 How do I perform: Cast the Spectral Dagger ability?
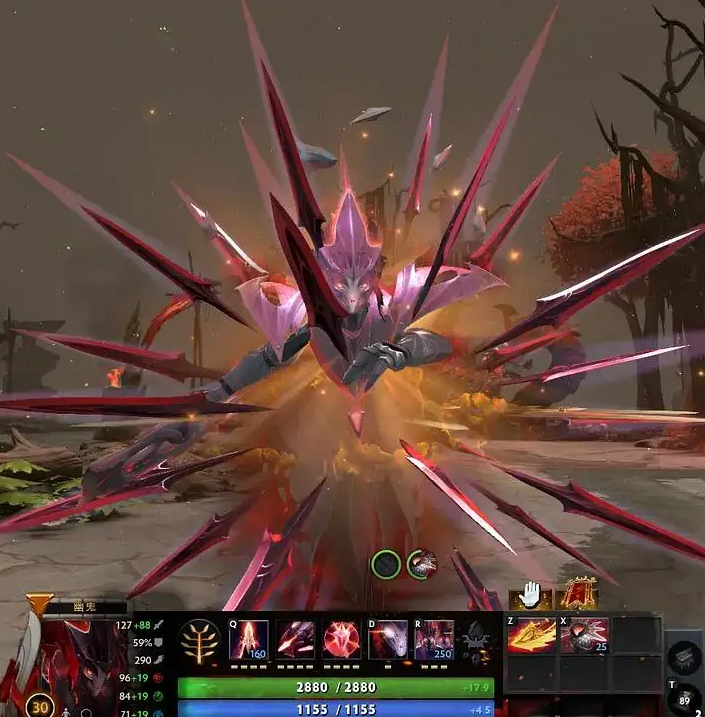coord(248,639)
